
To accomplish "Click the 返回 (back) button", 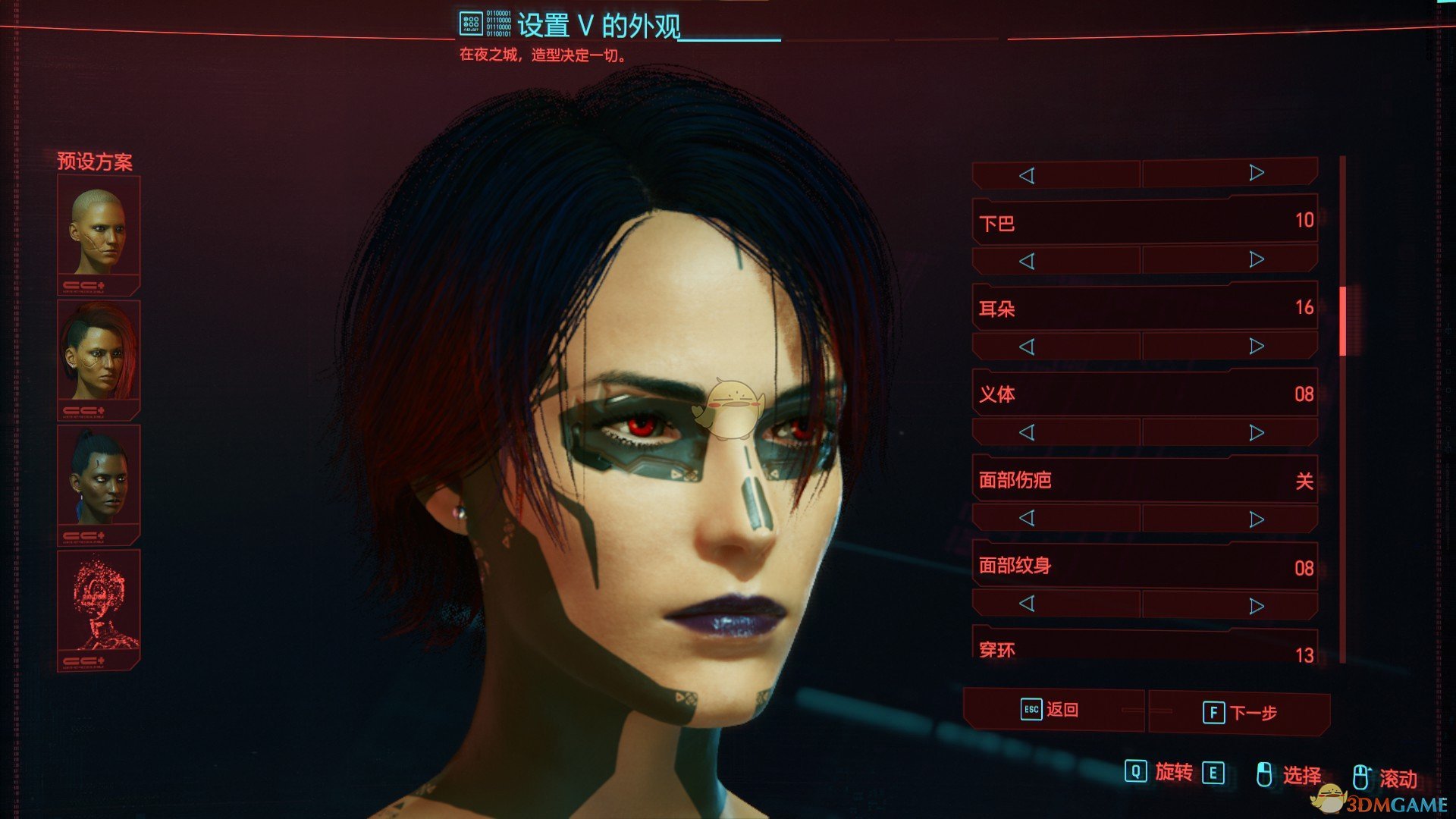I will 1052,710.
